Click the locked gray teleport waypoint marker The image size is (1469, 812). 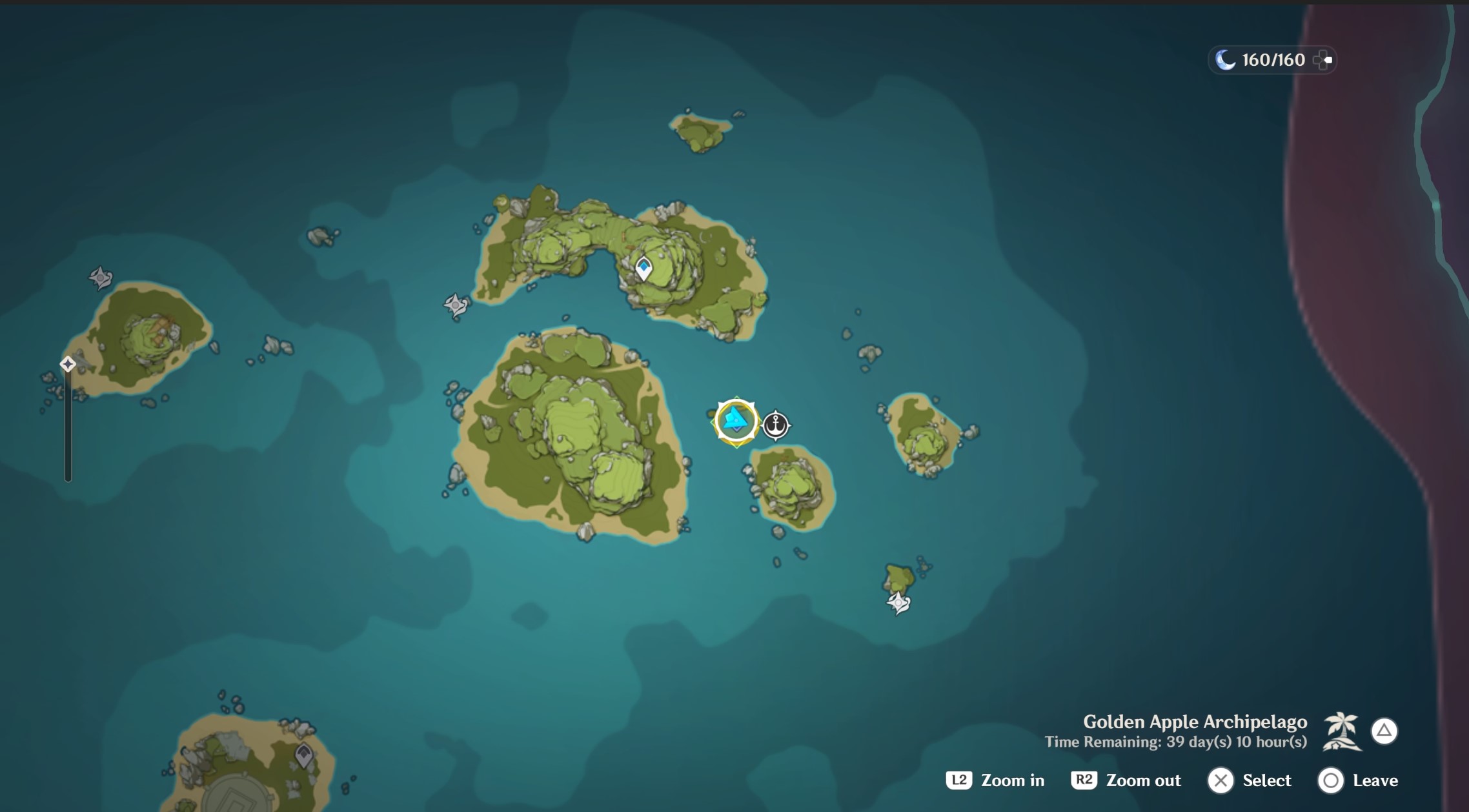pos(303,755)
